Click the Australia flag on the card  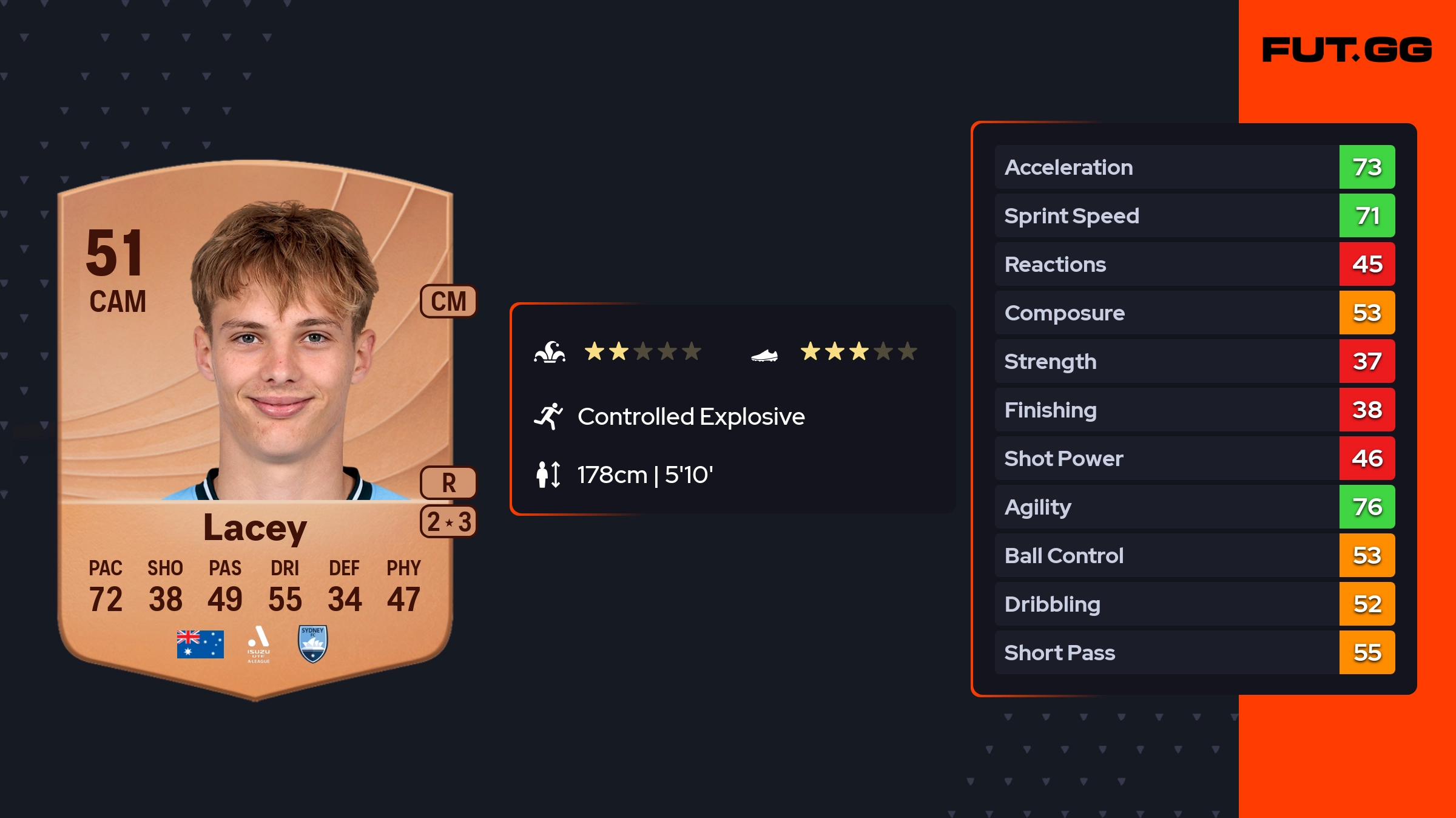pyautogui.click(x=200, y=644)
